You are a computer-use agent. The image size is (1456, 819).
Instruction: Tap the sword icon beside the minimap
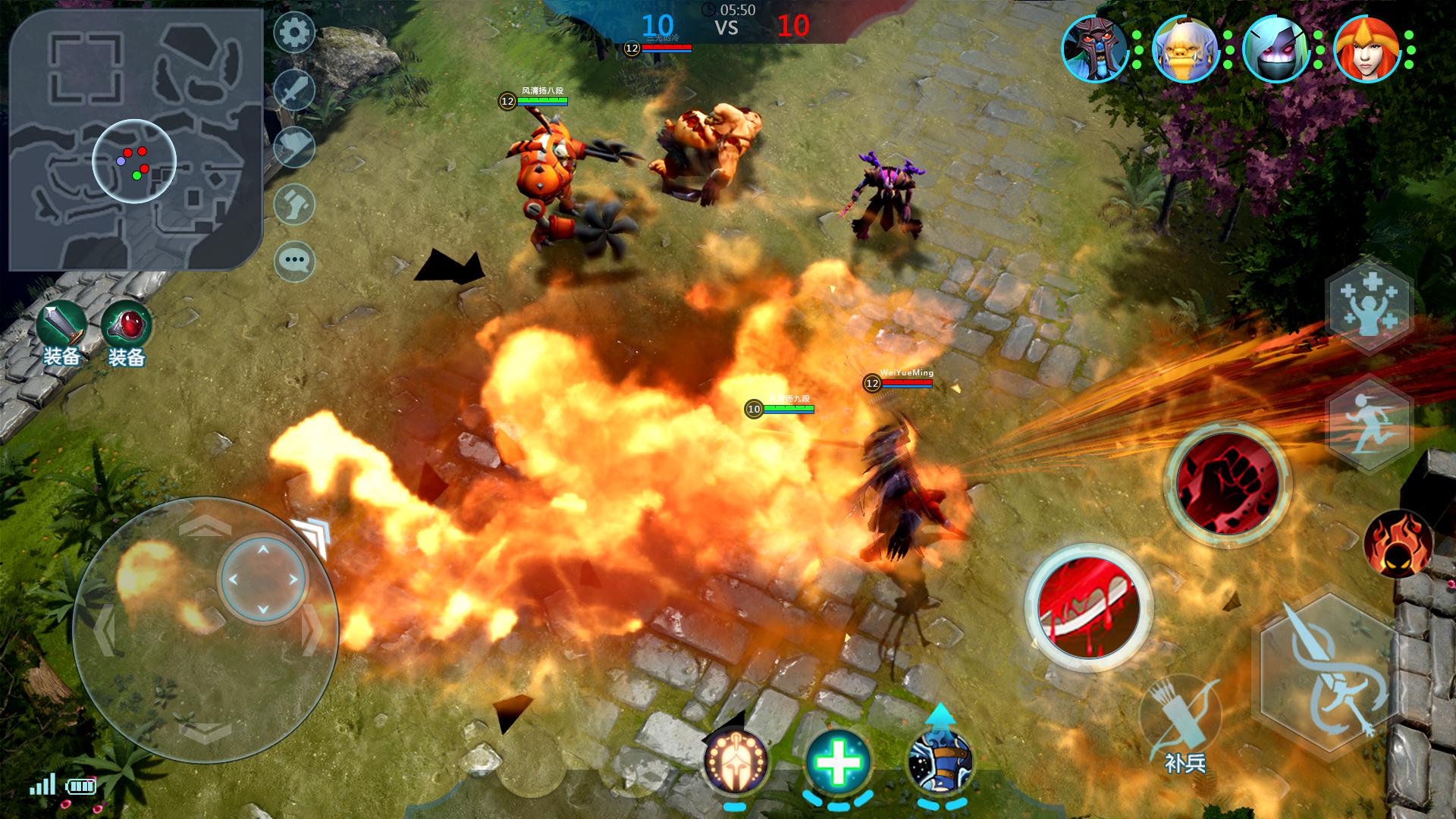294,90
